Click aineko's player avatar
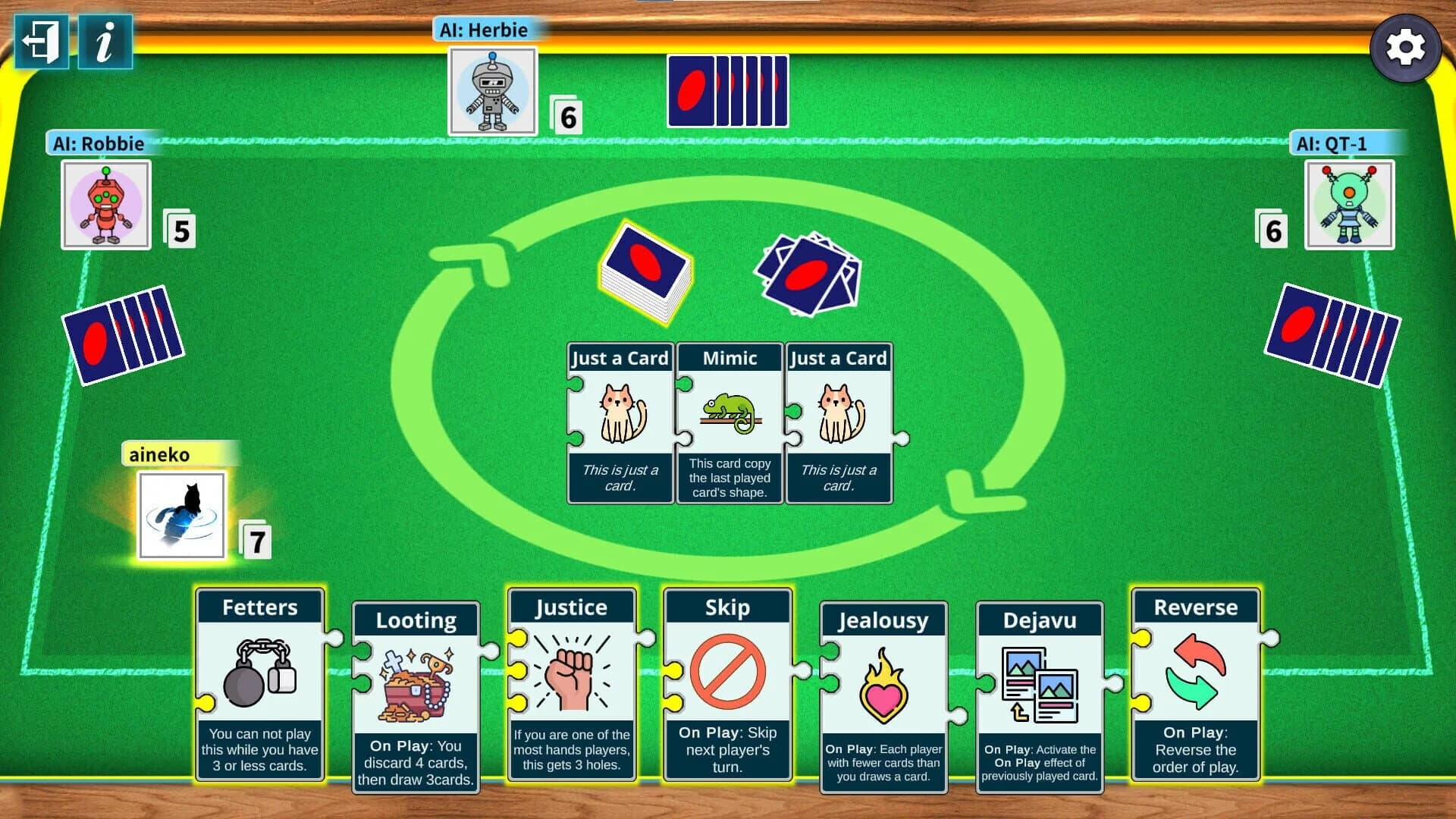Image resolution: width=1456 pixels, height=819 pixels. point(181,516)
